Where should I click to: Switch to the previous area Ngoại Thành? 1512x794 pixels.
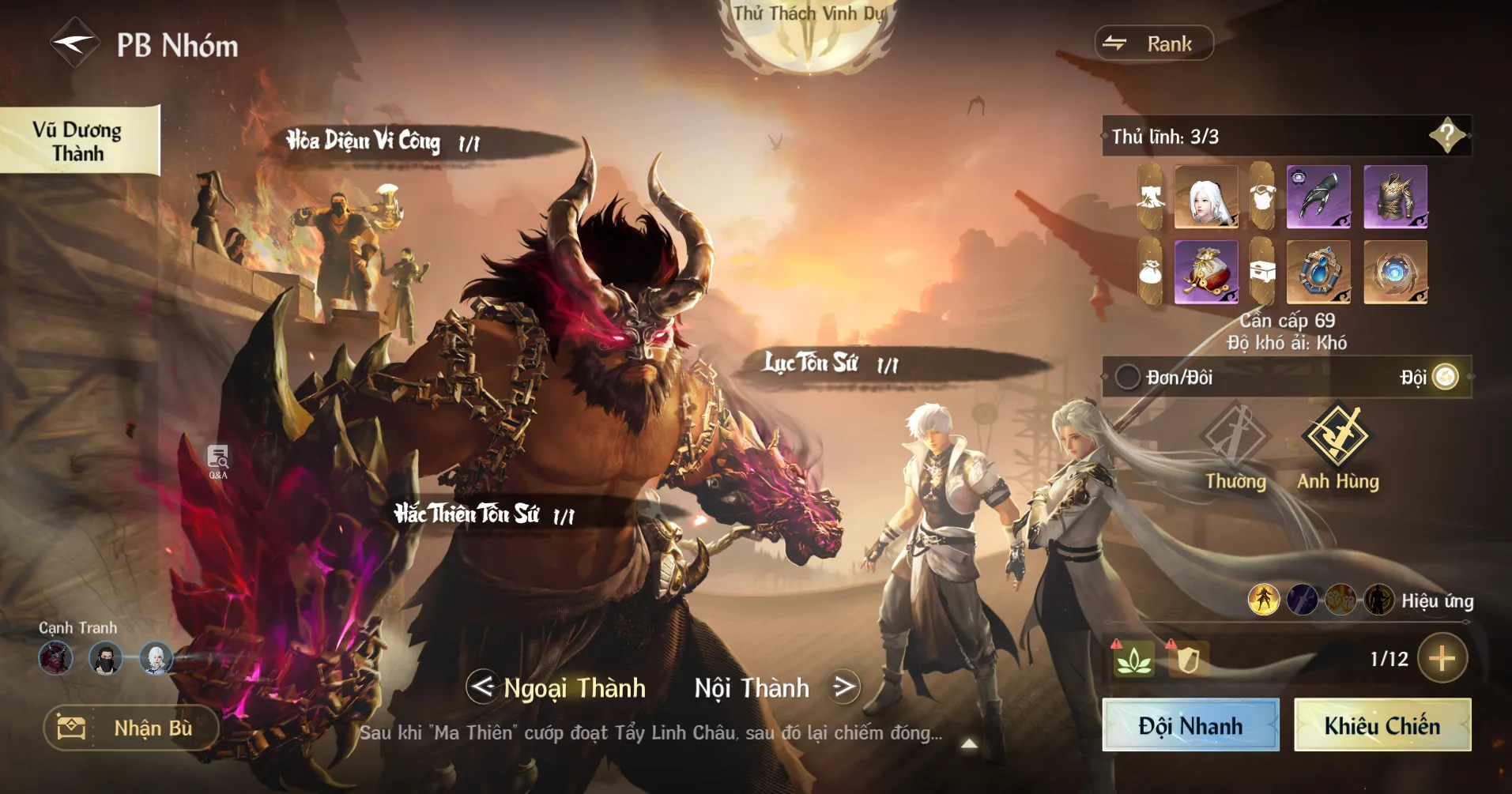482,687
